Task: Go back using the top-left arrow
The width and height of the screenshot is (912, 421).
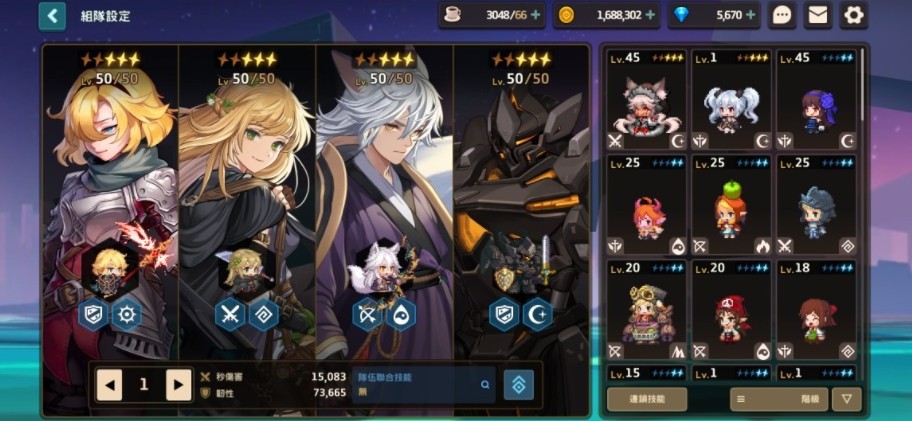Action: (x=52, y=15)
